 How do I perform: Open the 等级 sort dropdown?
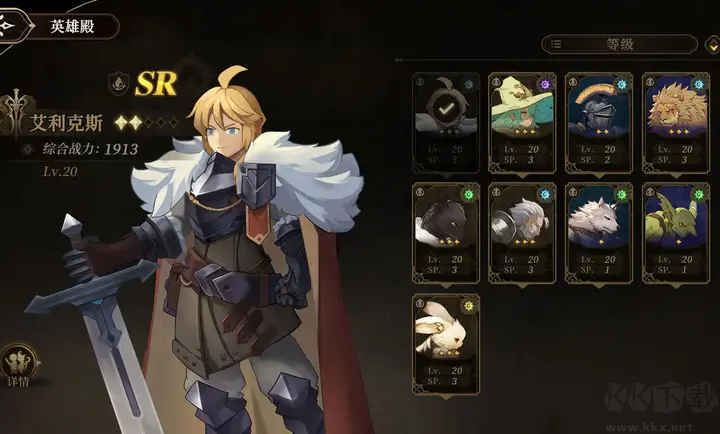point(619,44)
